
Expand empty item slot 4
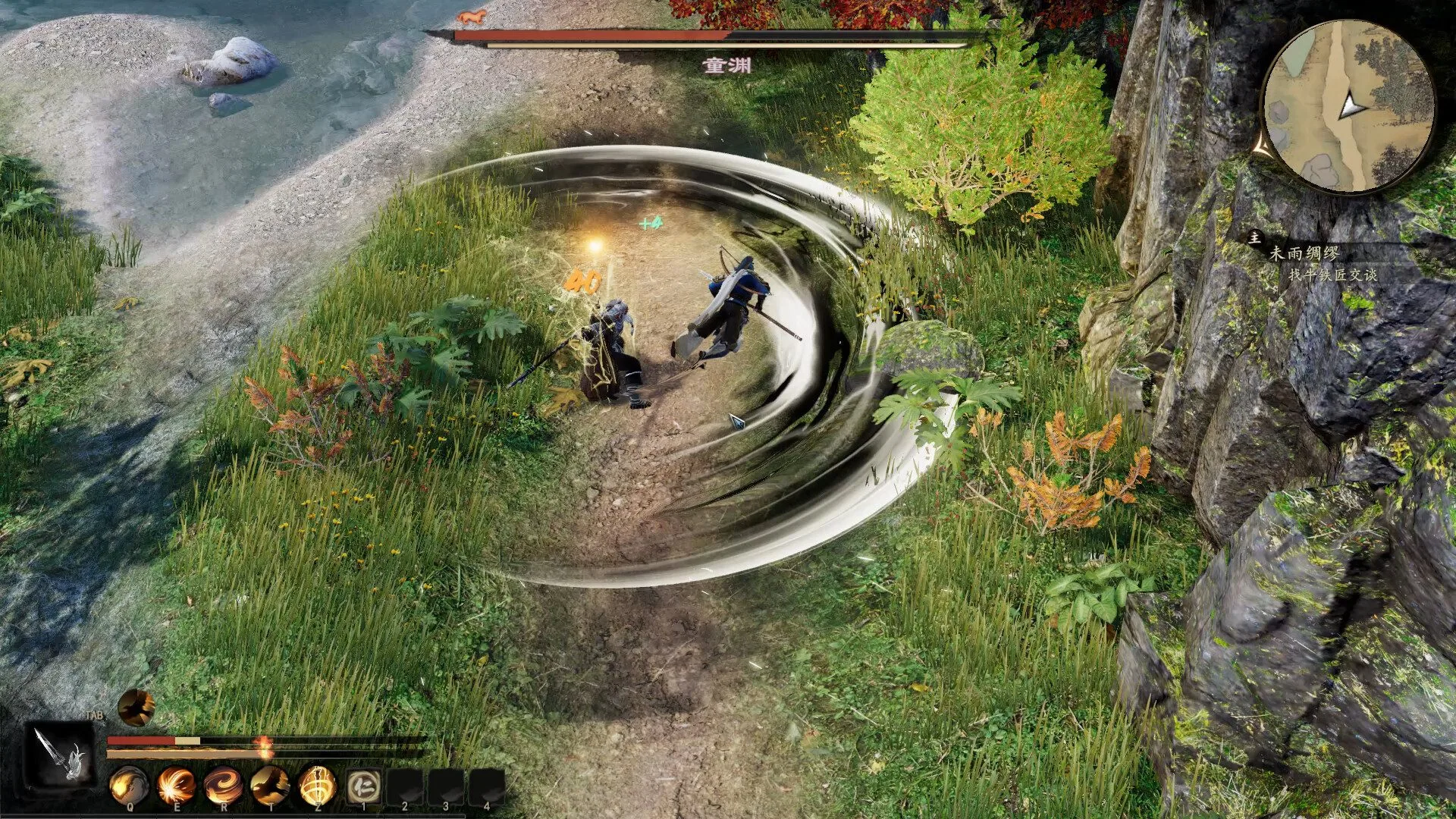point(487,786)
